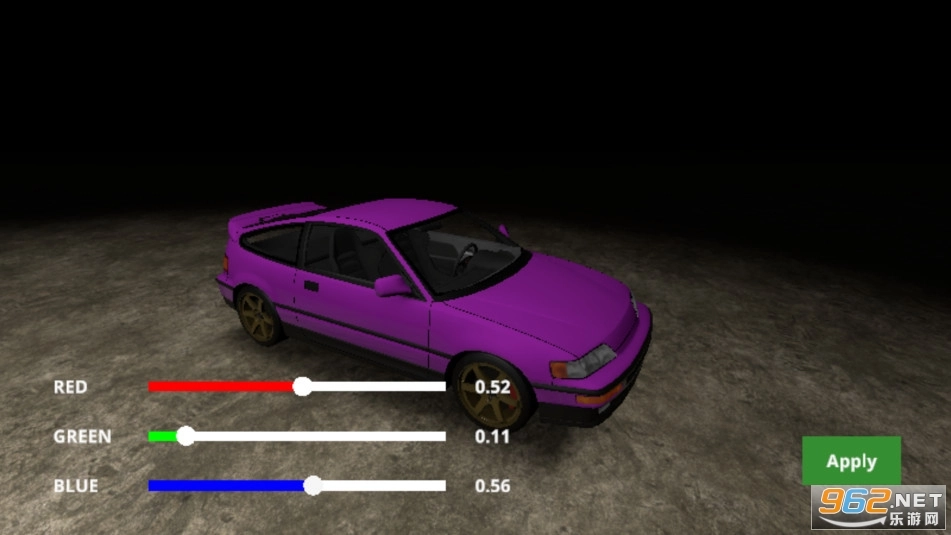Click the green Apply button
Image resolution: width=951 pixels, height=535 pixels.
(851, 461)
